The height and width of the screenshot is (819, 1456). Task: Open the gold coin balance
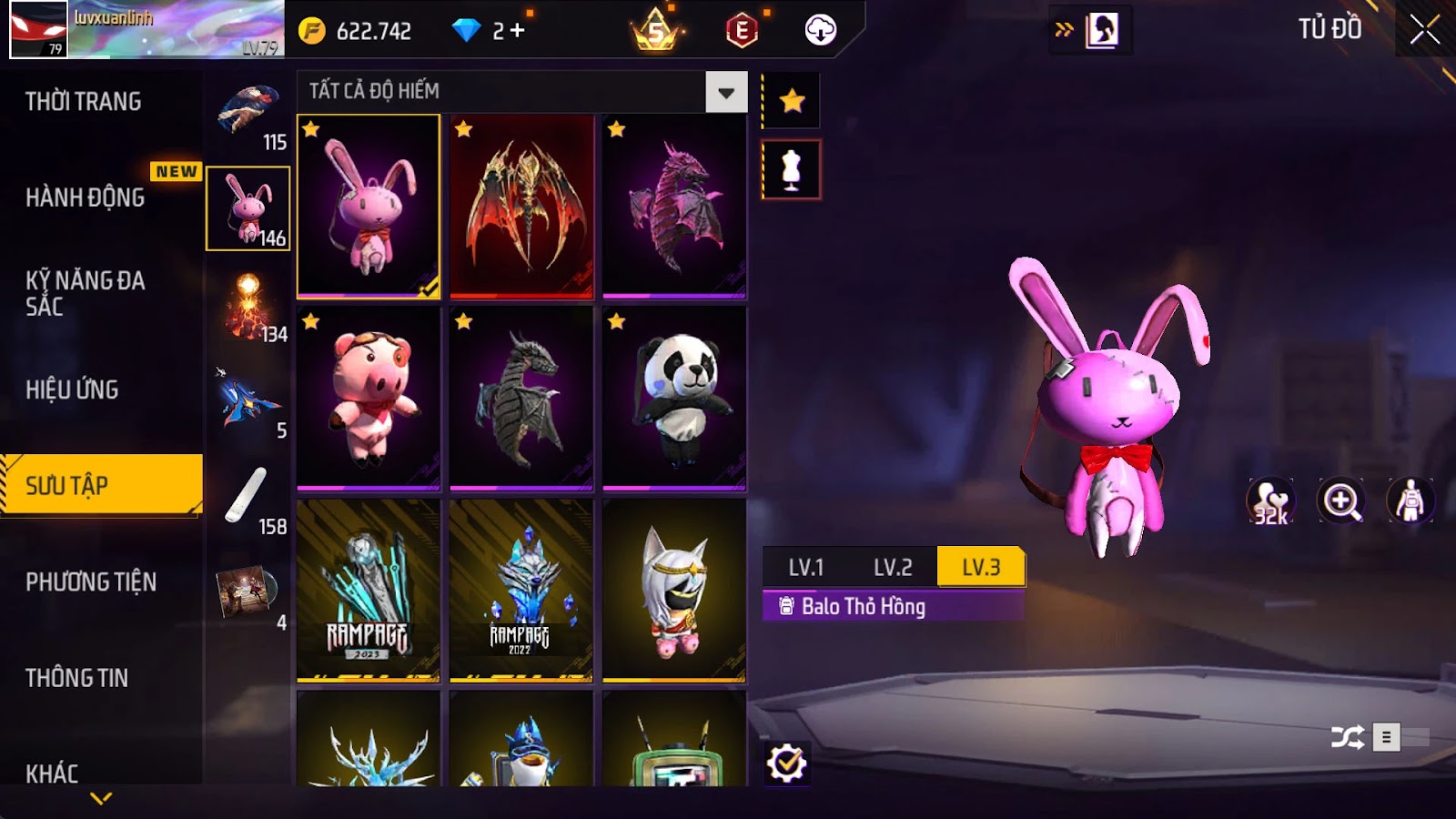[357, 31]
